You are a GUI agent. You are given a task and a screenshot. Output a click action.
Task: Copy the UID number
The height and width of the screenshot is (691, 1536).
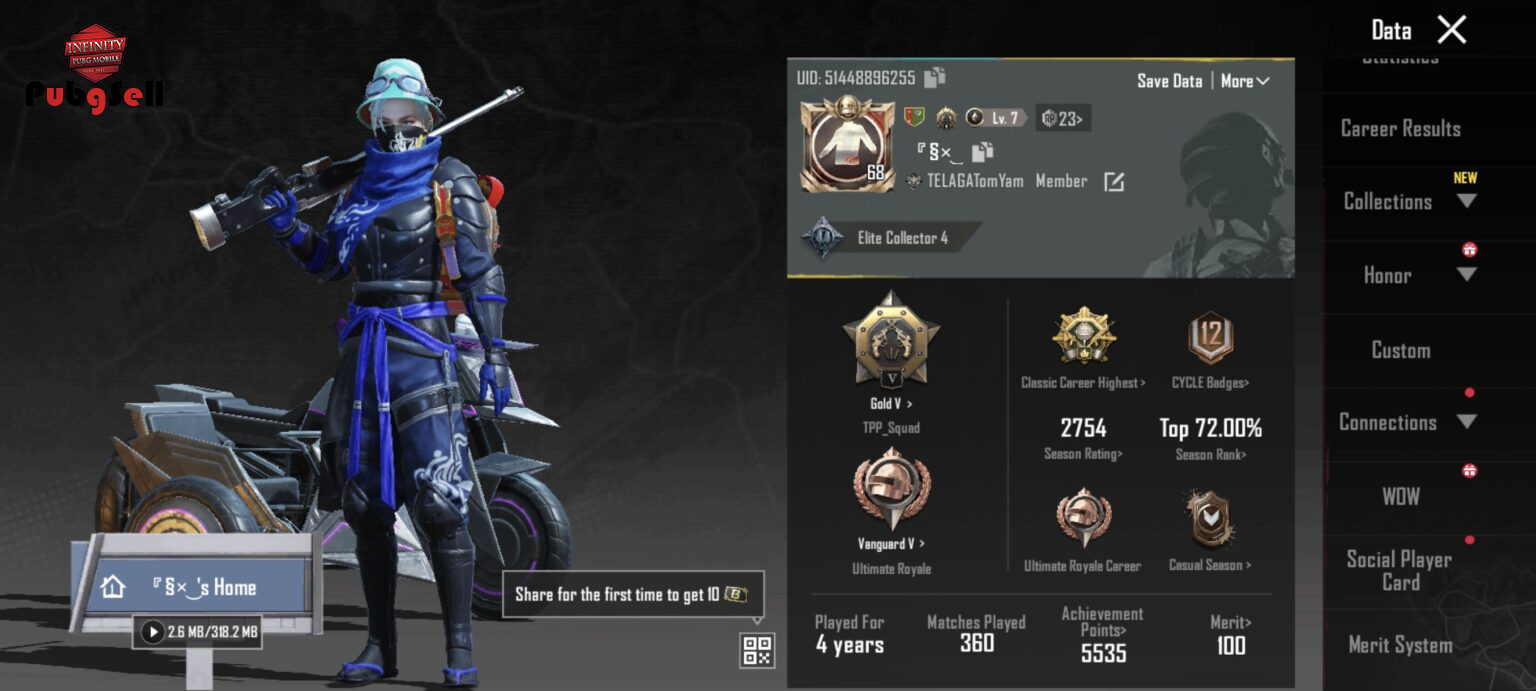point(935,77)
